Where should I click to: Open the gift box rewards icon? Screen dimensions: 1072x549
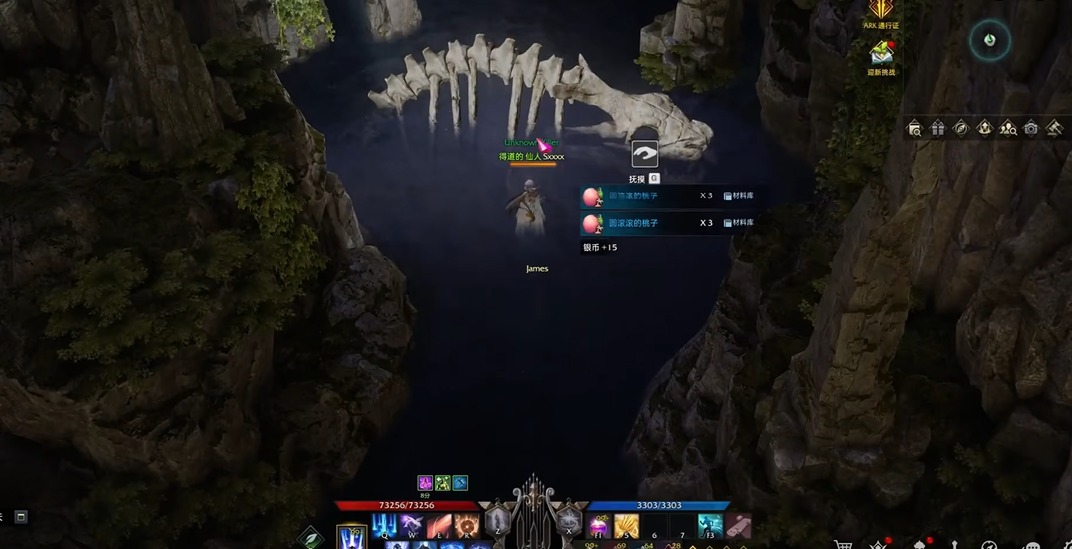point(938,128)
